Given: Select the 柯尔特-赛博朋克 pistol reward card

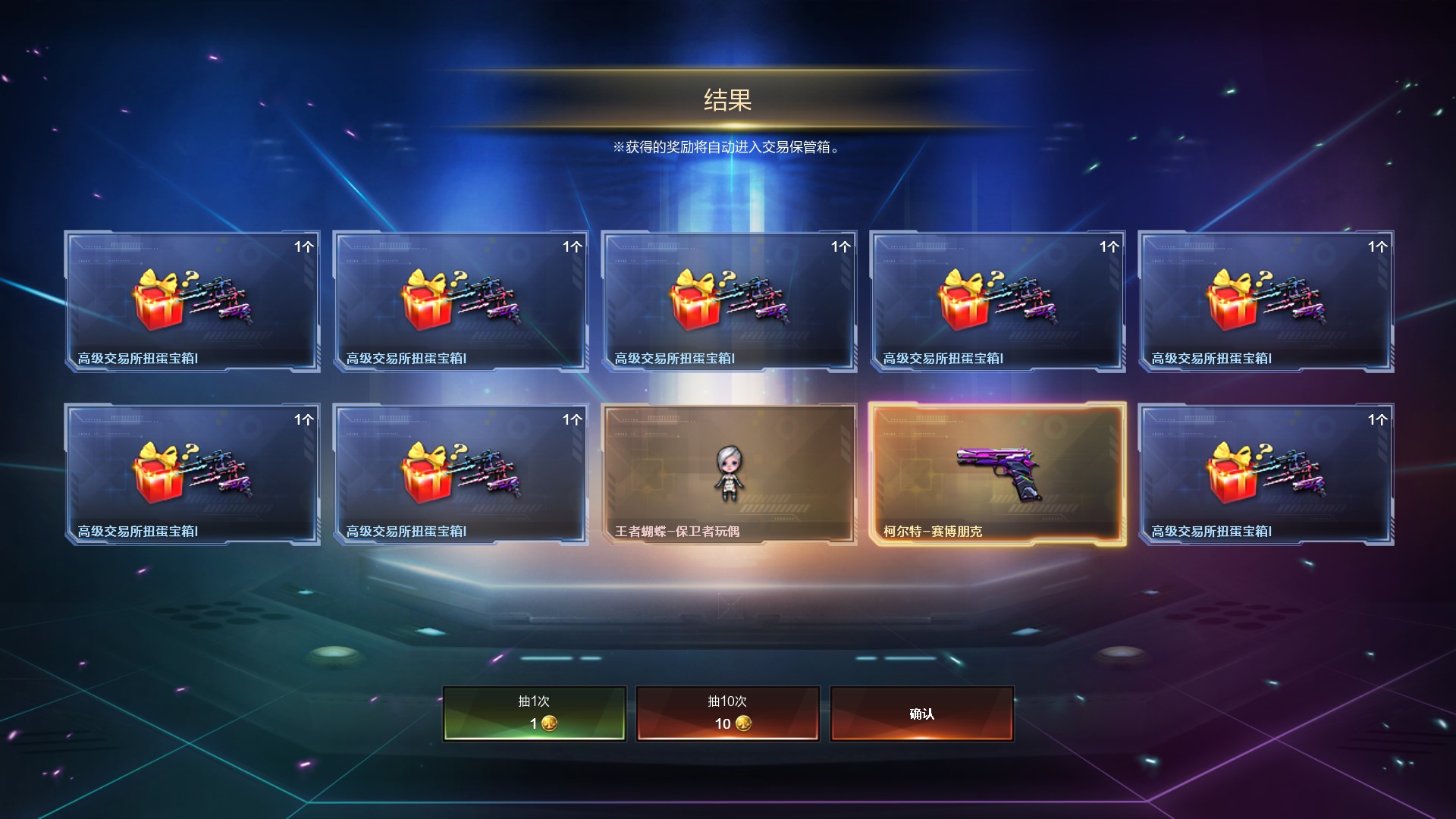Looking at the screenshot, I should (x=997, y=474).
